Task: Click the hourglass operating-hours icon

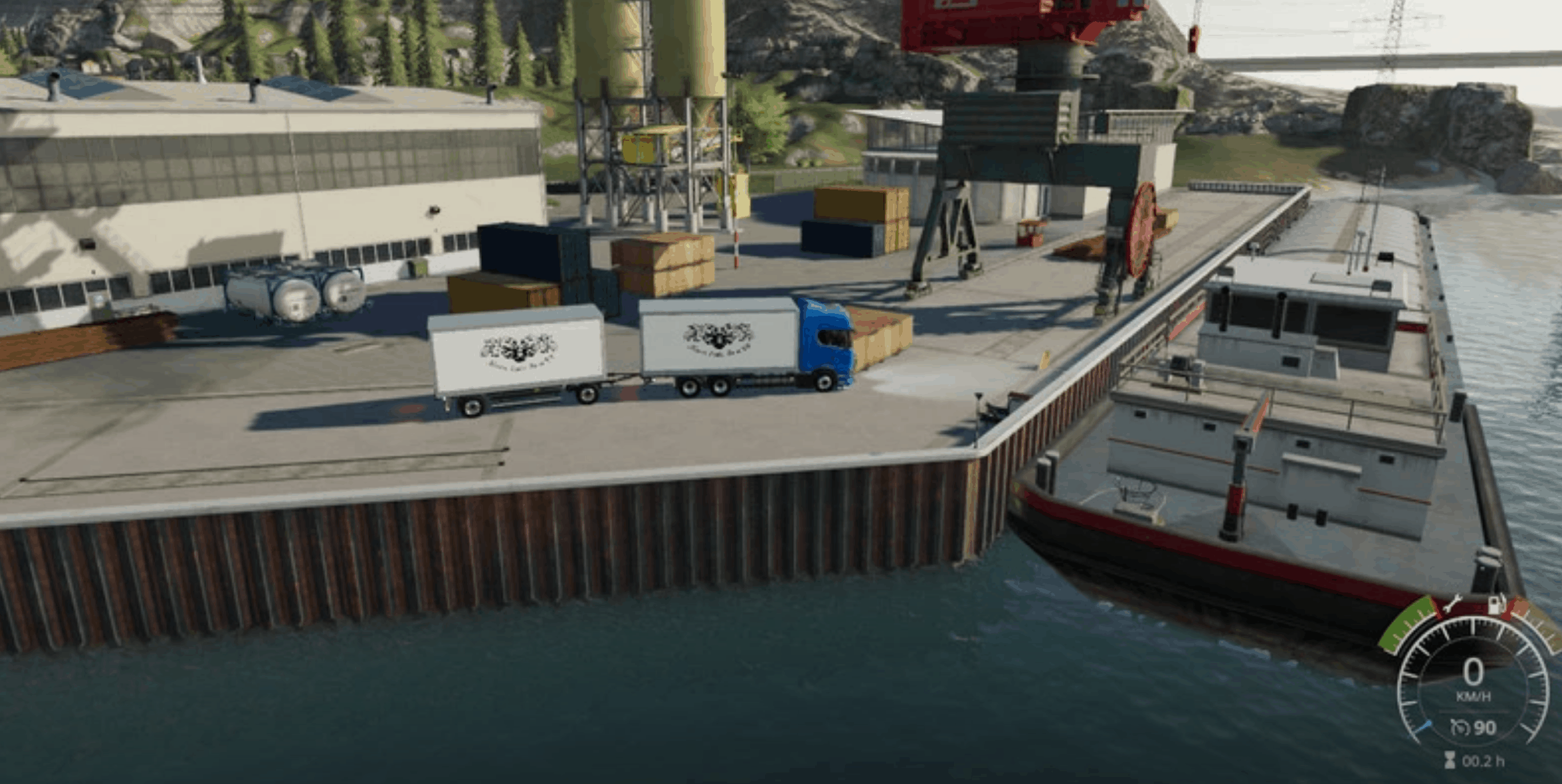Action: (x=1449, y=760)
